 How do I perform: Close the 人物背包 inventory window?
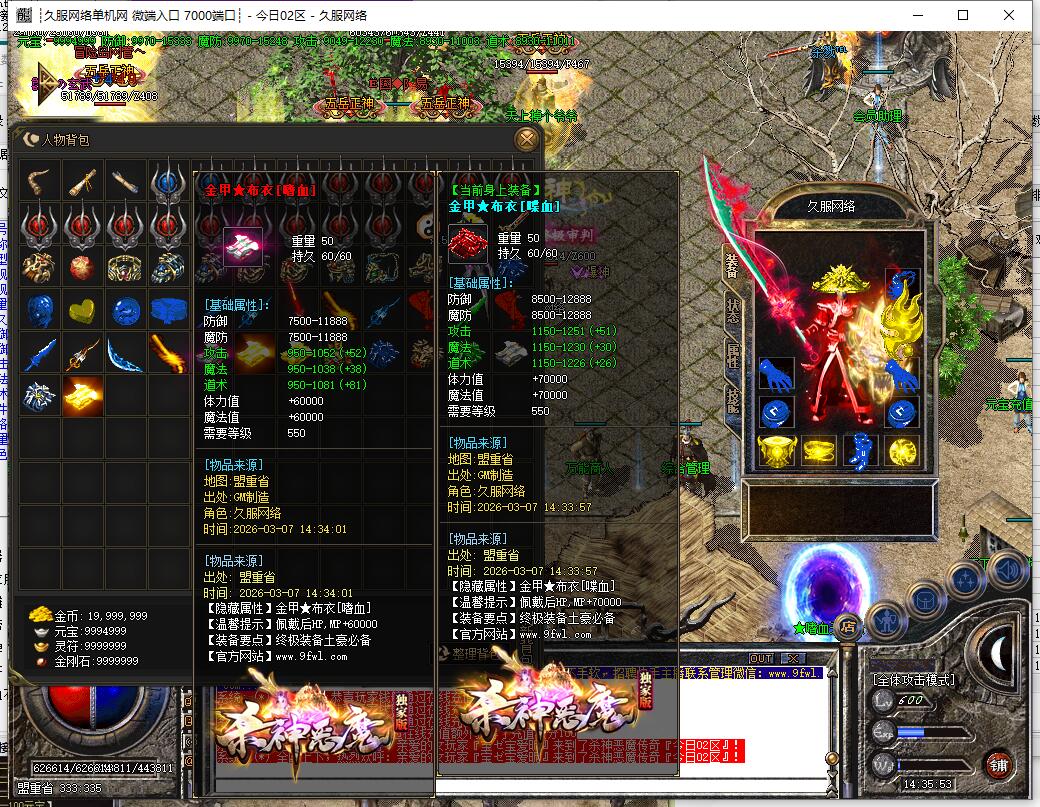(x=525, y=140)
